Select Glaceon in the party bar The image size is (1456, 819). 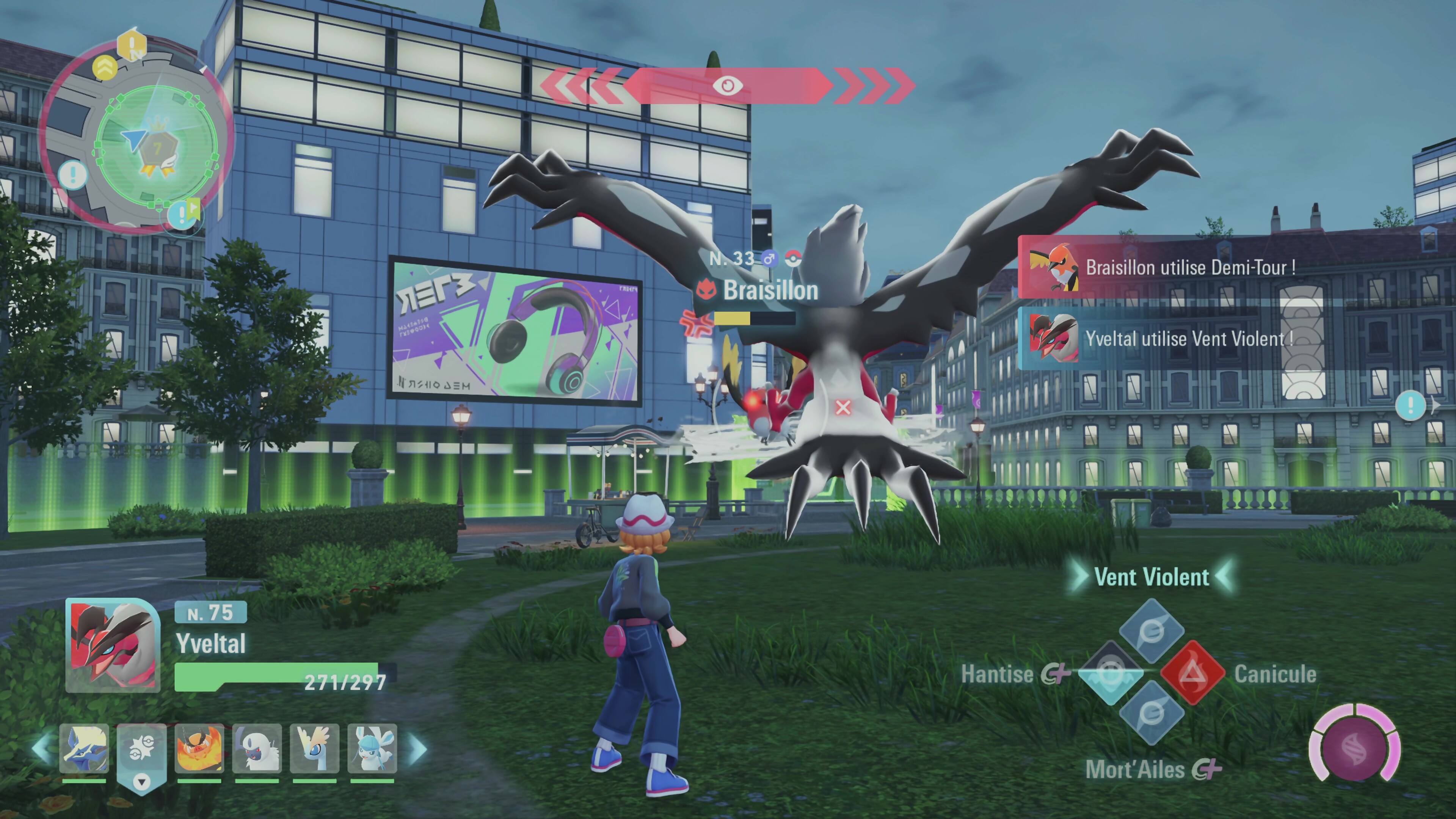(x=372, y=748)
